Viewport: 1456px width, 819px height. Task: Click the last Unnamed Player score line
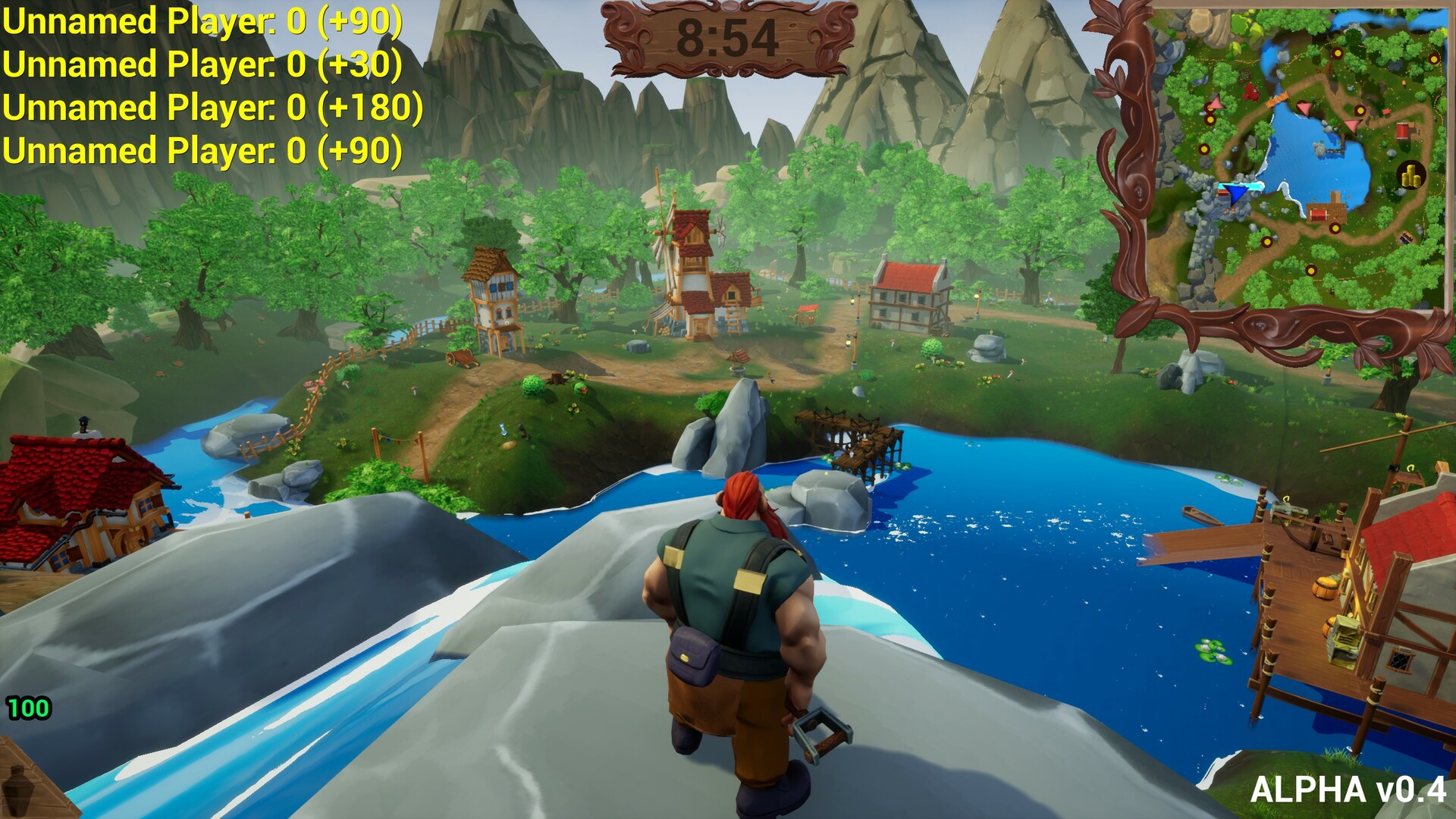pyautogui.click(x=201, y=150)
